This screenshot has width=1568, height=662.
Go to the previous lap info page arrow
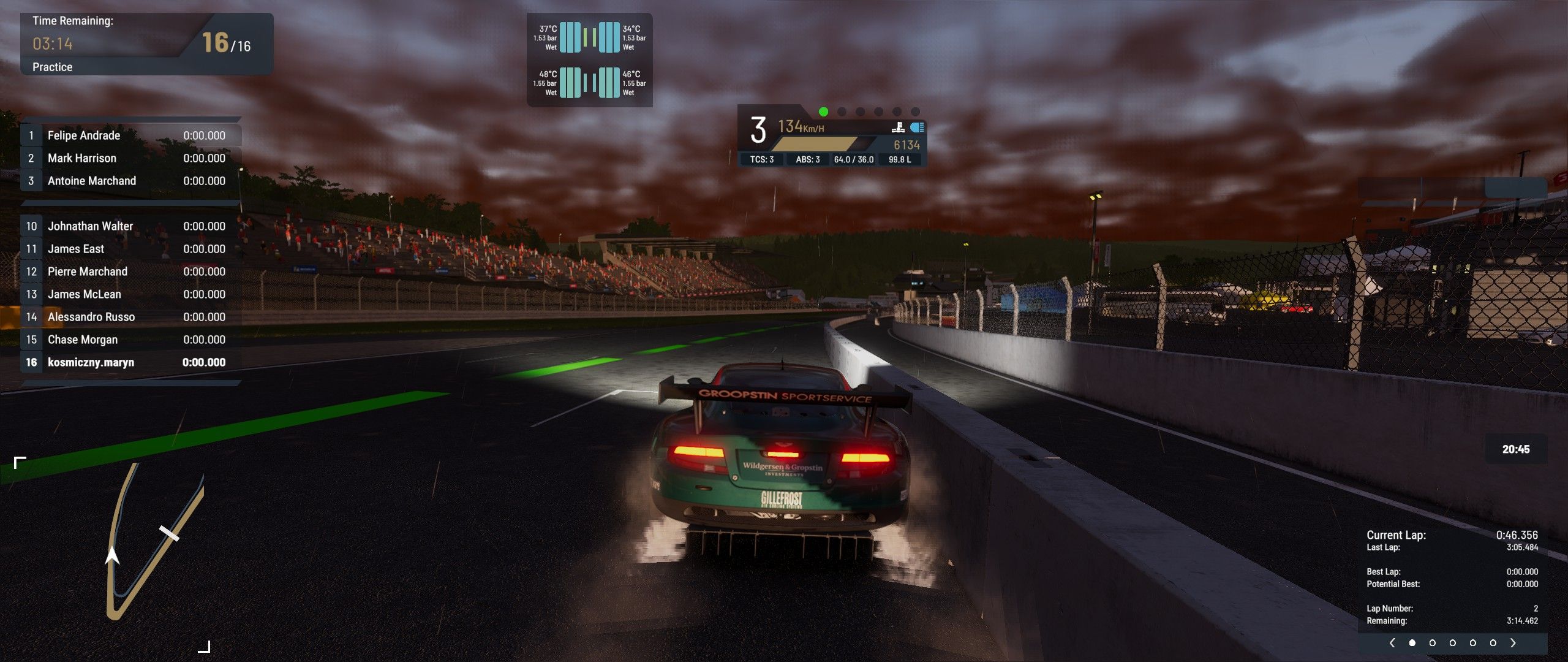pyautogui.click(x=1392, y=643)
